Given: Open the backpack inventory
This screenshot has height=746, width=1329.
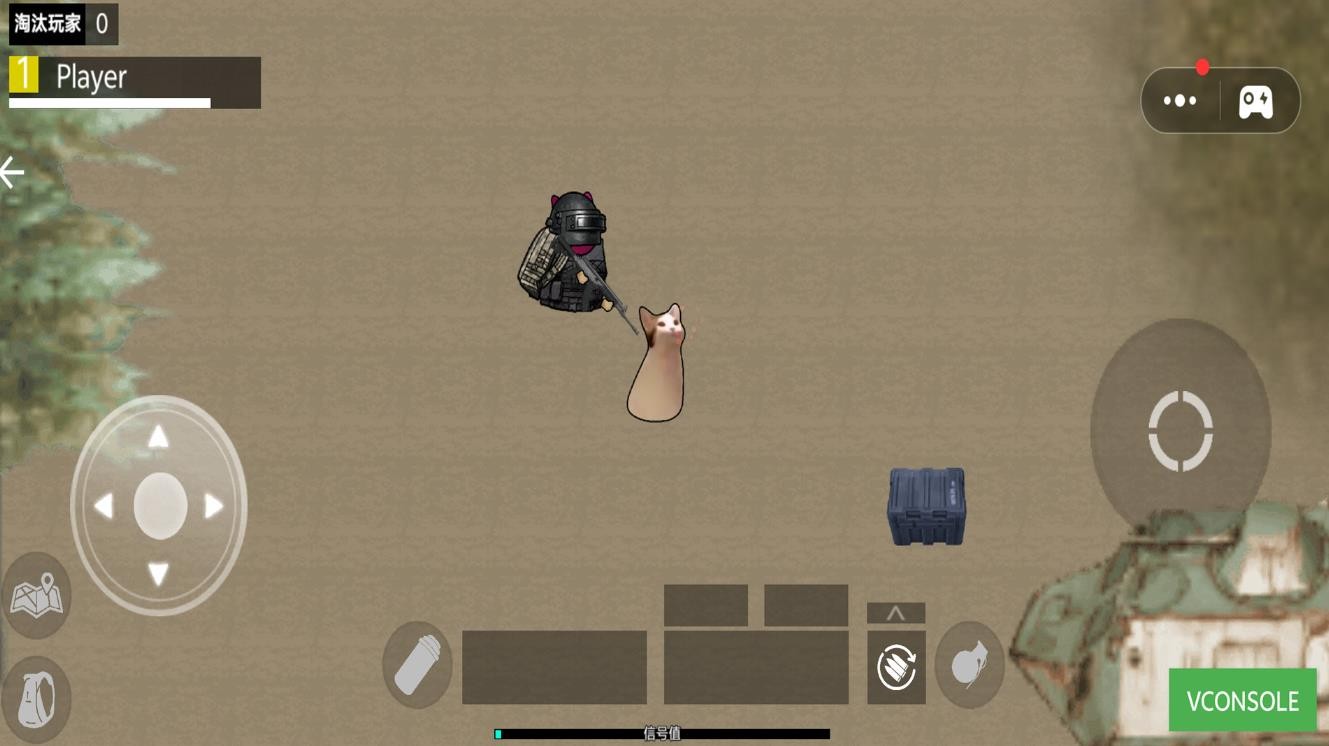Looking at the screenshot, I should click(36, 696).
